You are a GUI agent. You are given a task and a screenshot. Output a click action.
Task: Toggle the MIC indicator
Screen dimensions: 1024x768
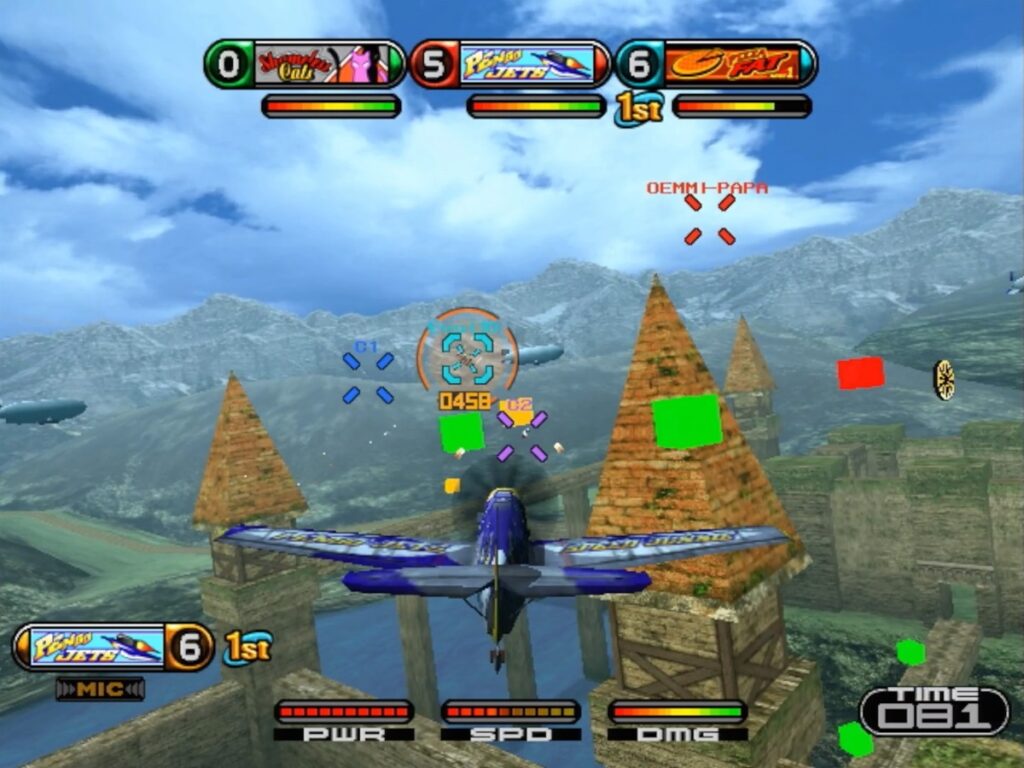point(100,688)
